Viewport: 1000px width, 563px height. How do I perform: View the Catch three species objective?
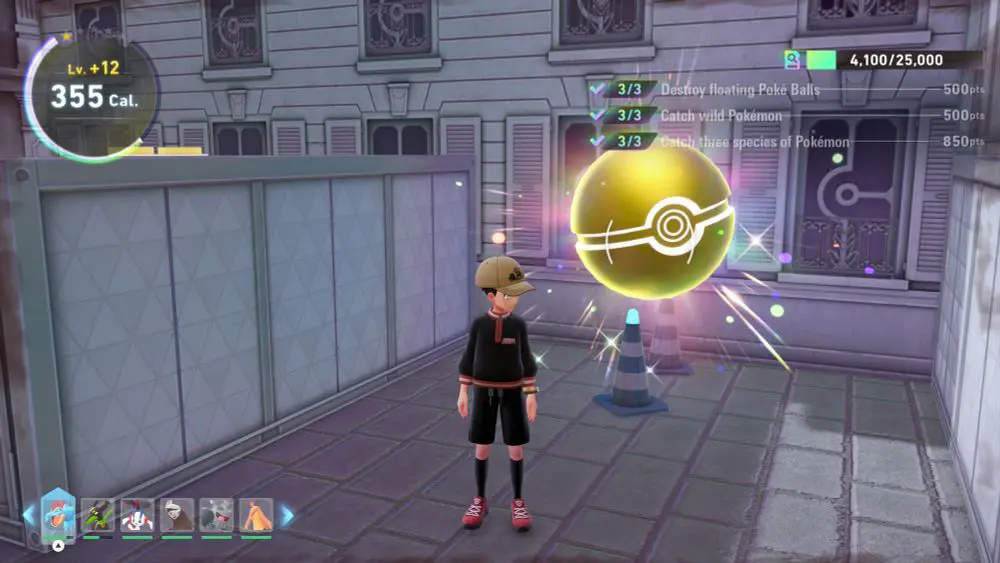755,142
